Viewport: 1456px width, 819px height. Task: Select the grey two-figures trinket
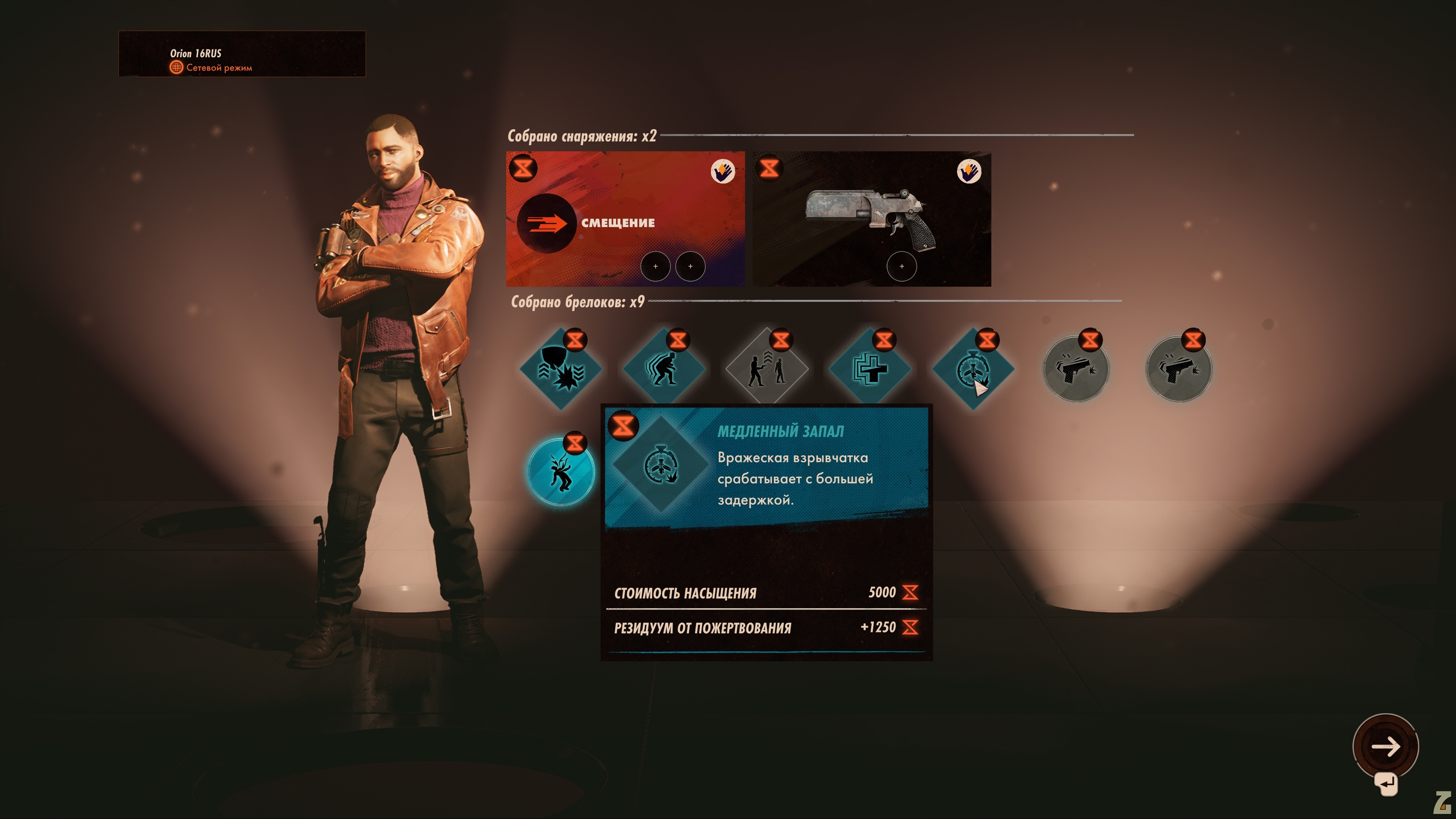click(766, 369)
